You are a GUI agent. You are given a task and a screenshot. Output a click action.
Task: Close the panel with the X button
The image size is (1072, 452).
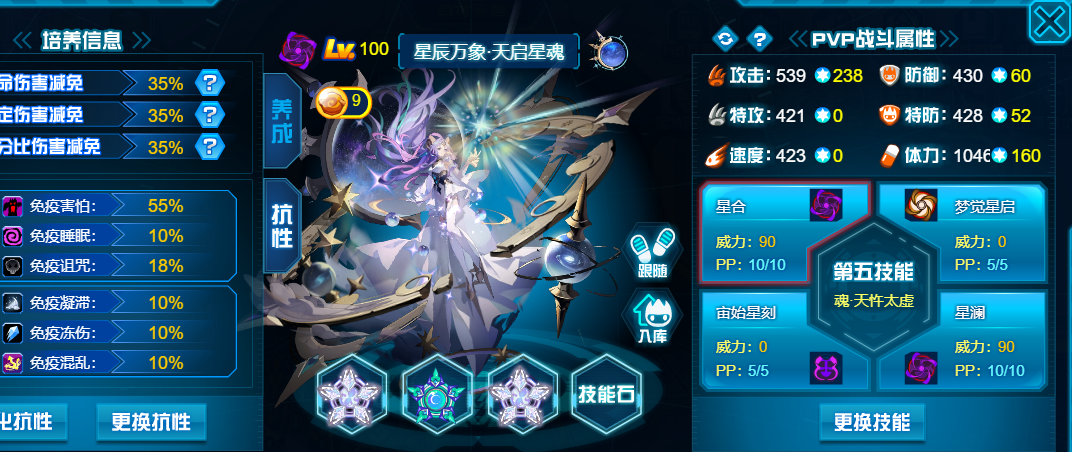click(1049, 20)
